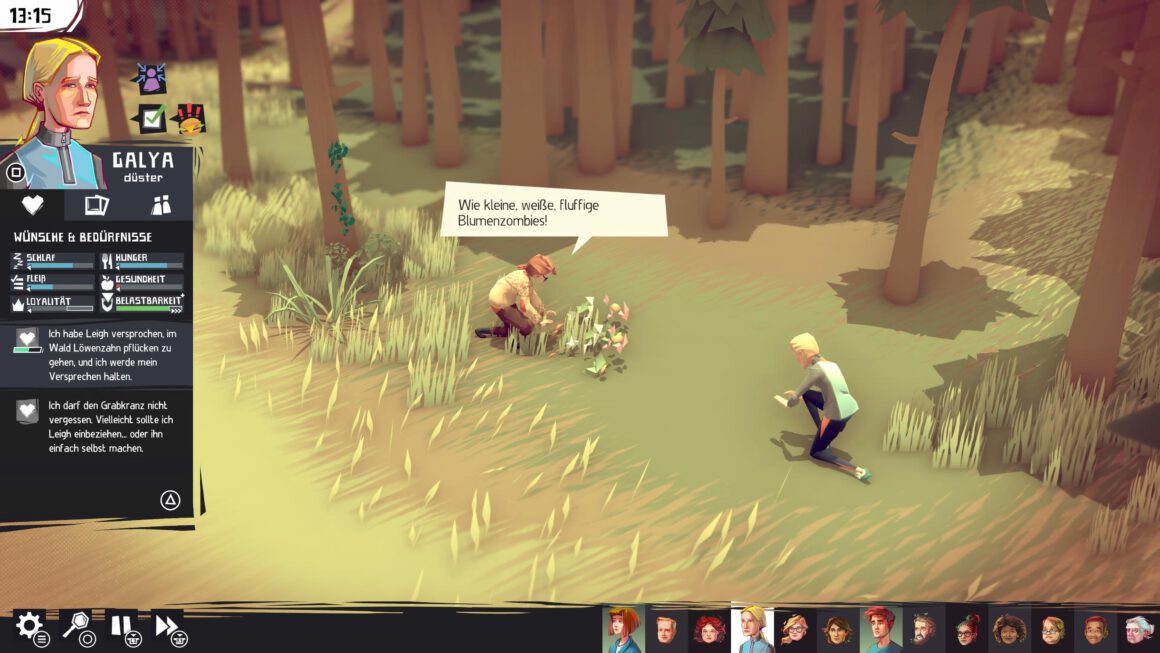
Task: Open the cards tab in Galya's panel
Action: point(97,205)
